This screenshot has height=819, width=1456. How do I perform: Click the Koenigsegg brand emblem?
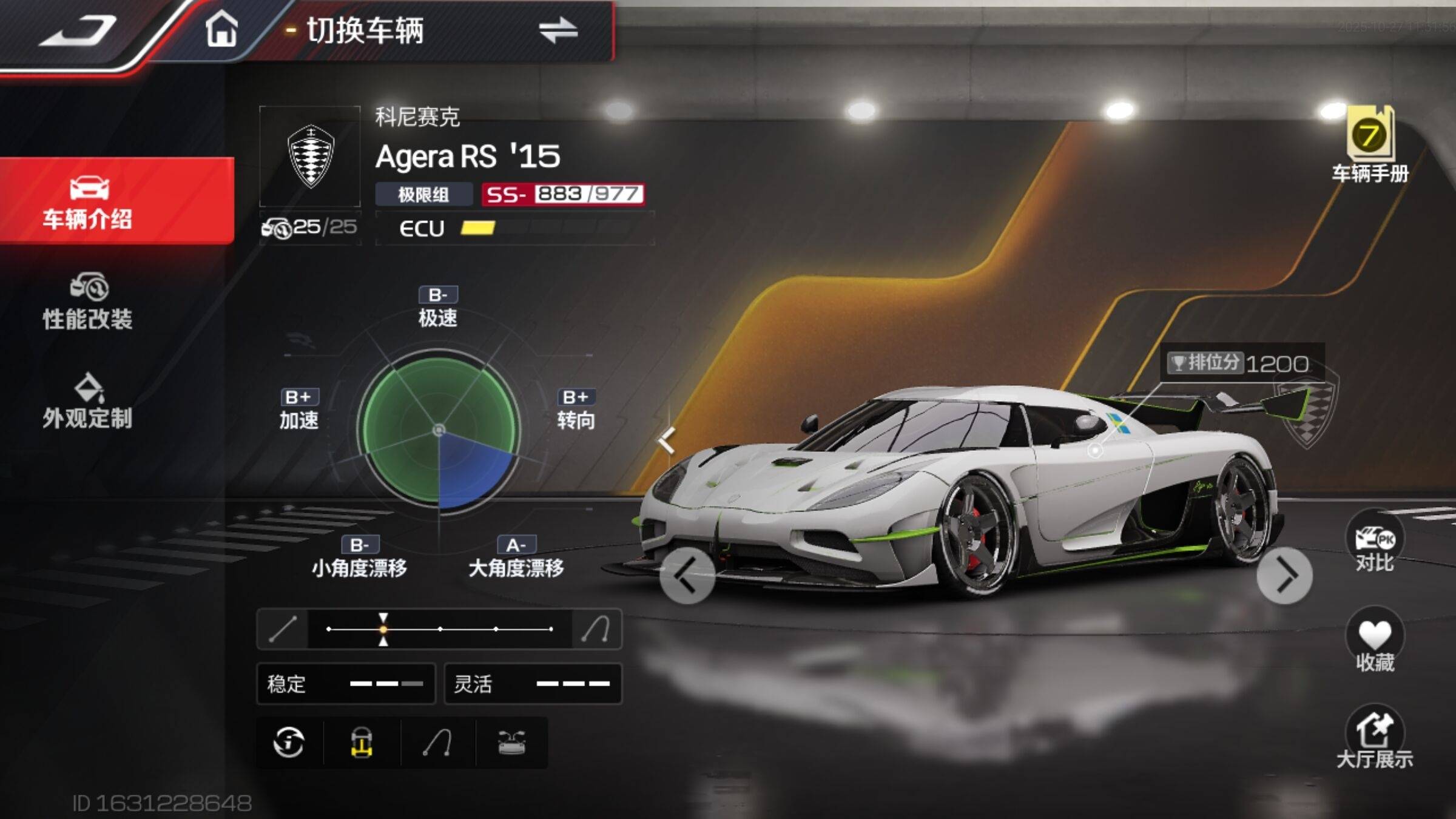point(310,156)
